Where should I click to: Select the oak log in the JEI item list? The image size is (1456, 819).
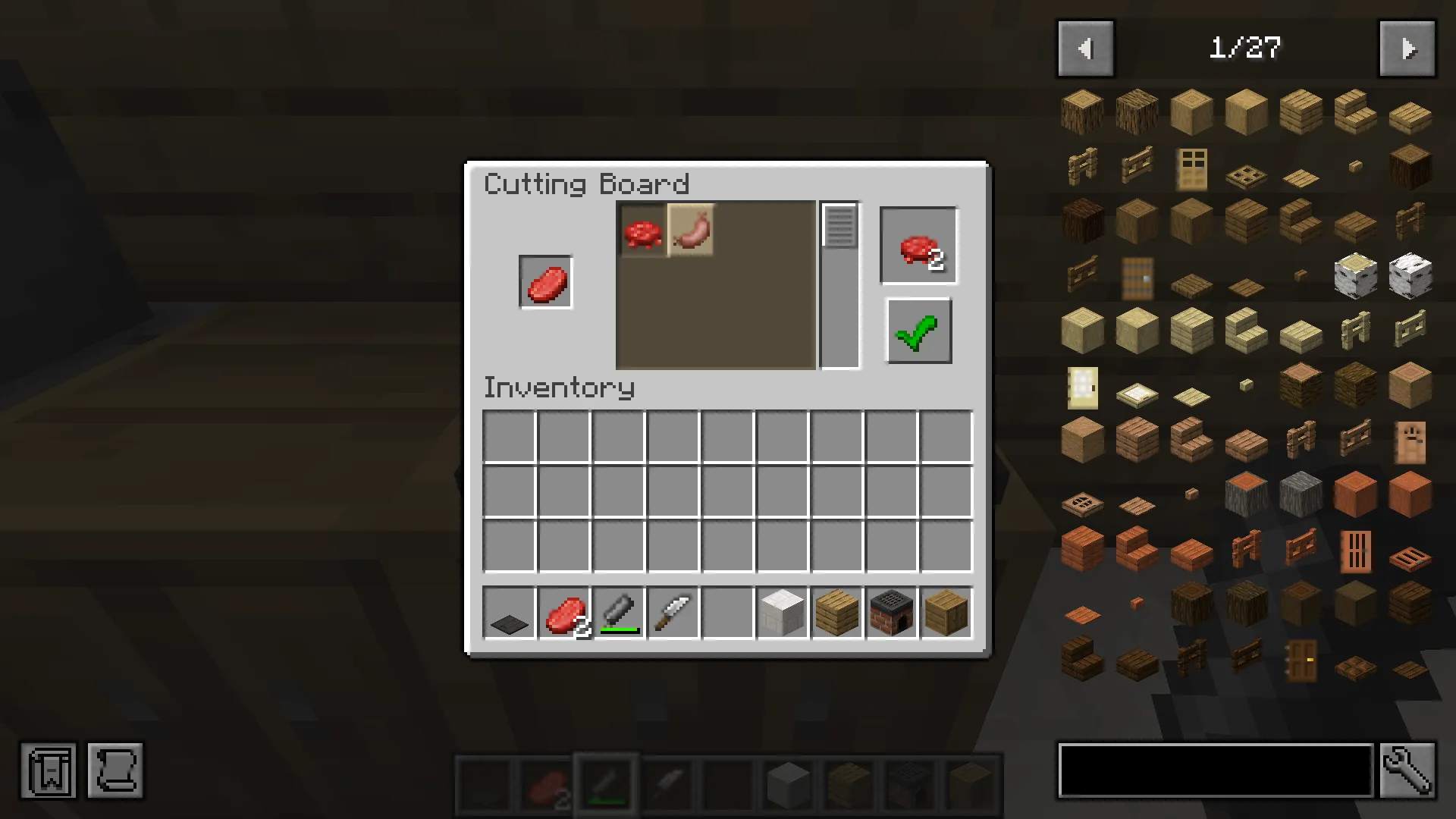click(x=1082, y=111)
